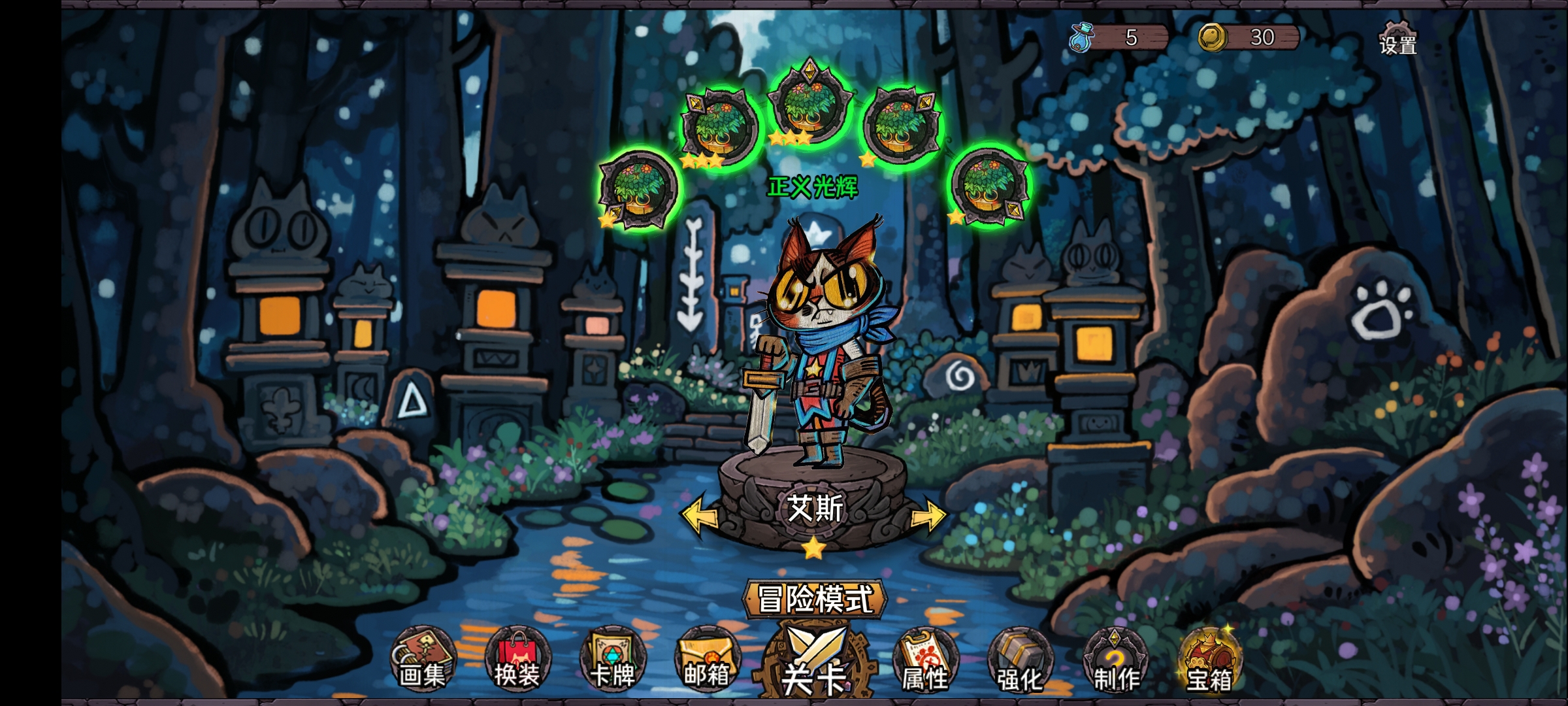
Task: Switch to the next hero with right arrow
Action: click(928, 516)
